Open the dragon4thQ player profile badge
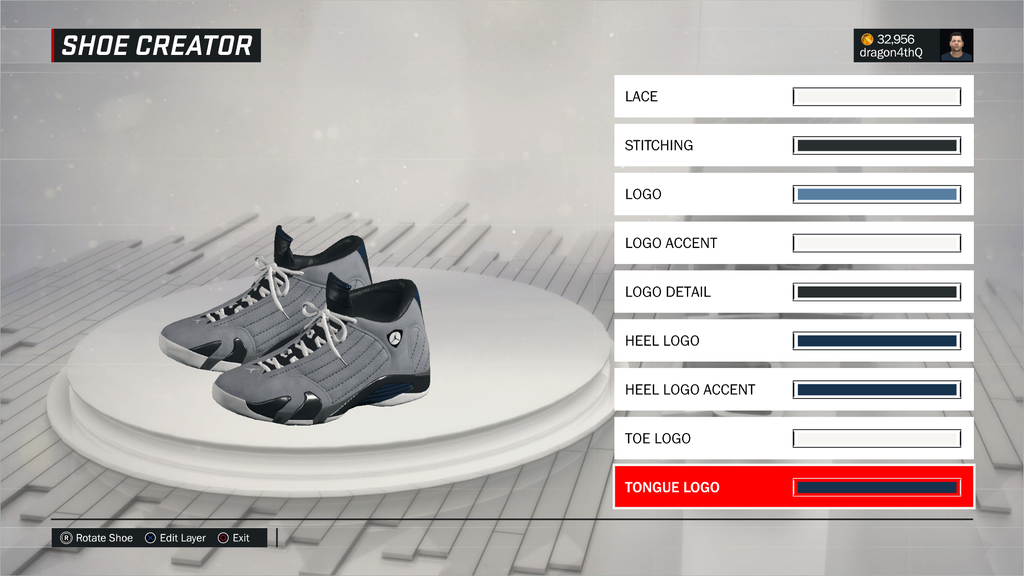The width and height of the screenshot is (1024, 576). coord(912,45)
